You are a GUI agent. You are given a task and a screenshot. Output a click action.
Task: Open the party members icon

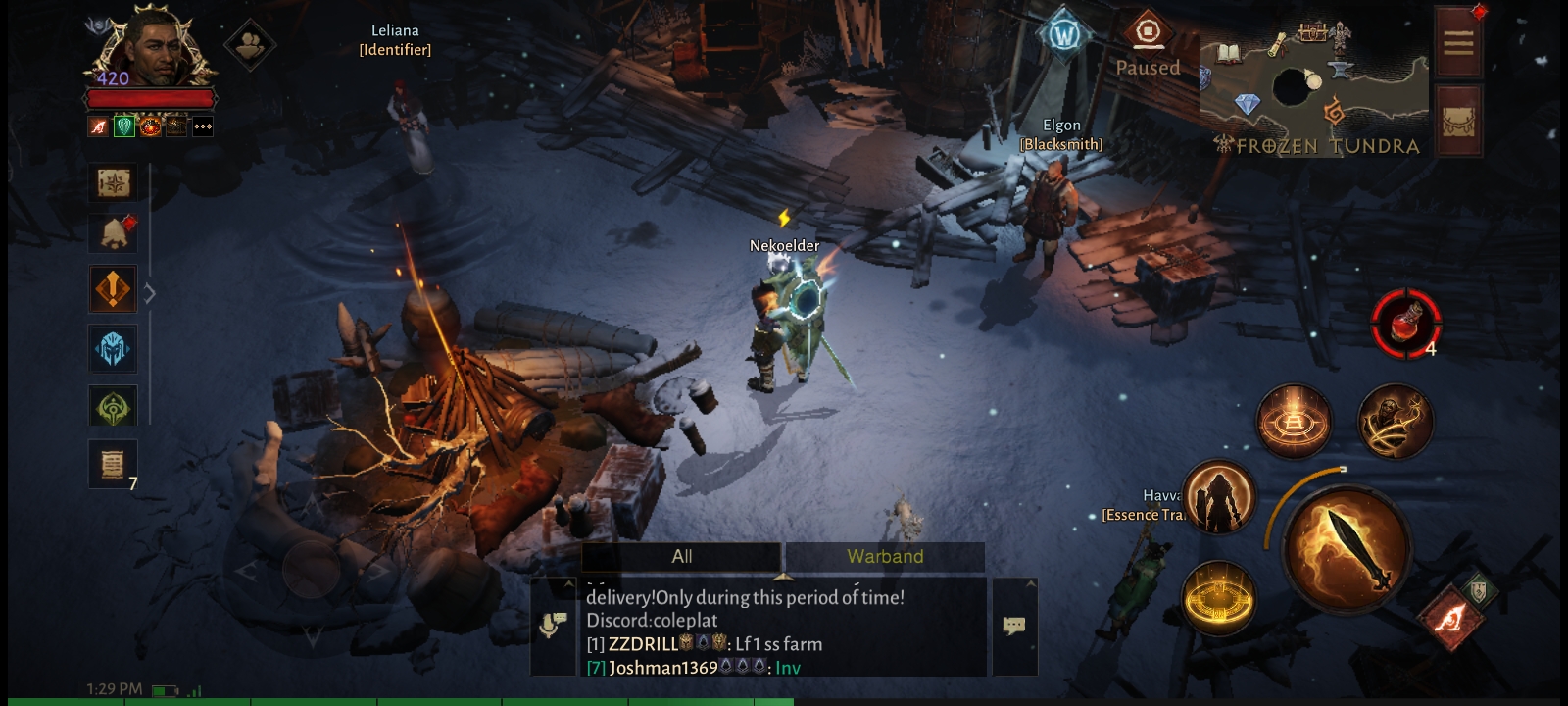point(250,43)
